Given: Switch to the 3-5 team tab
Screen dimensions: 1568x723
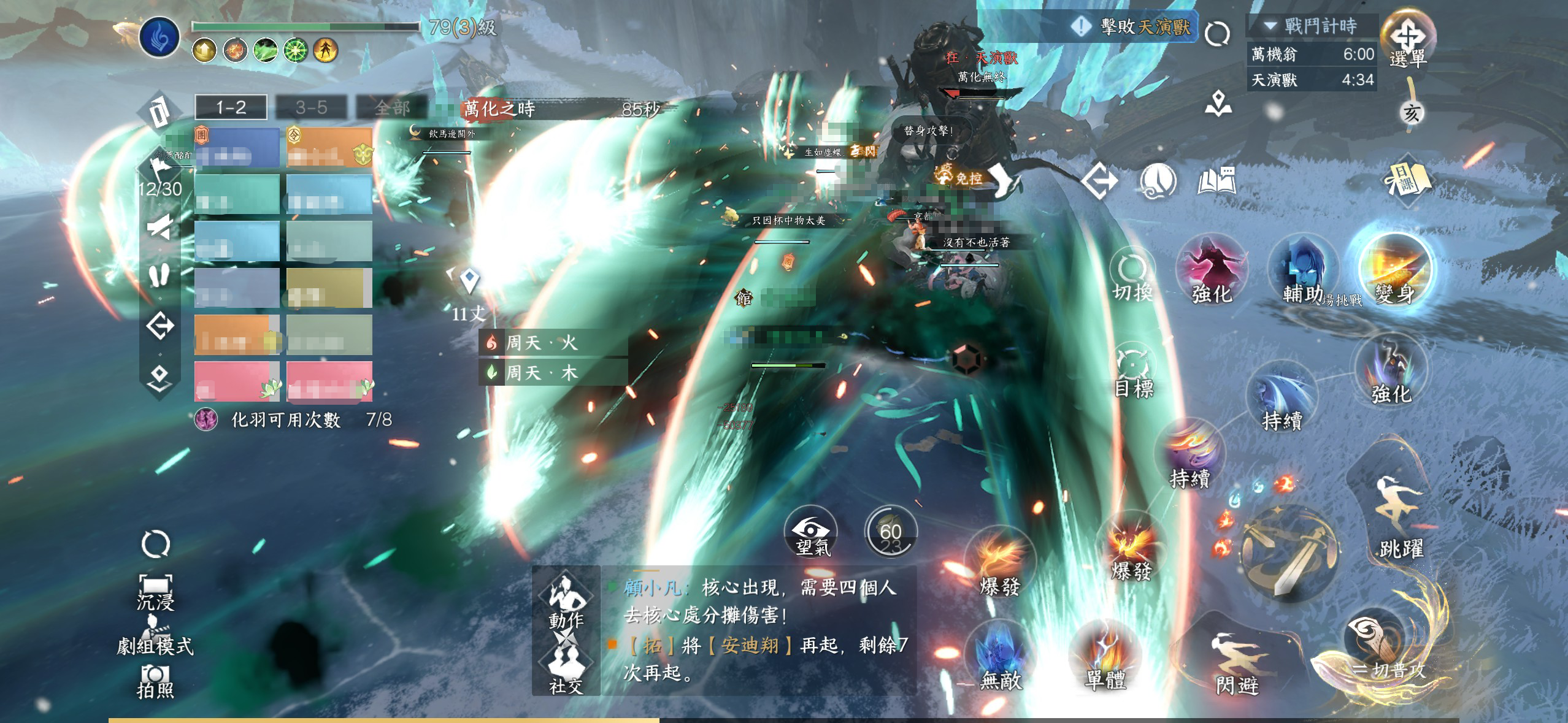Looking at the screenshot, I should 311,108.
